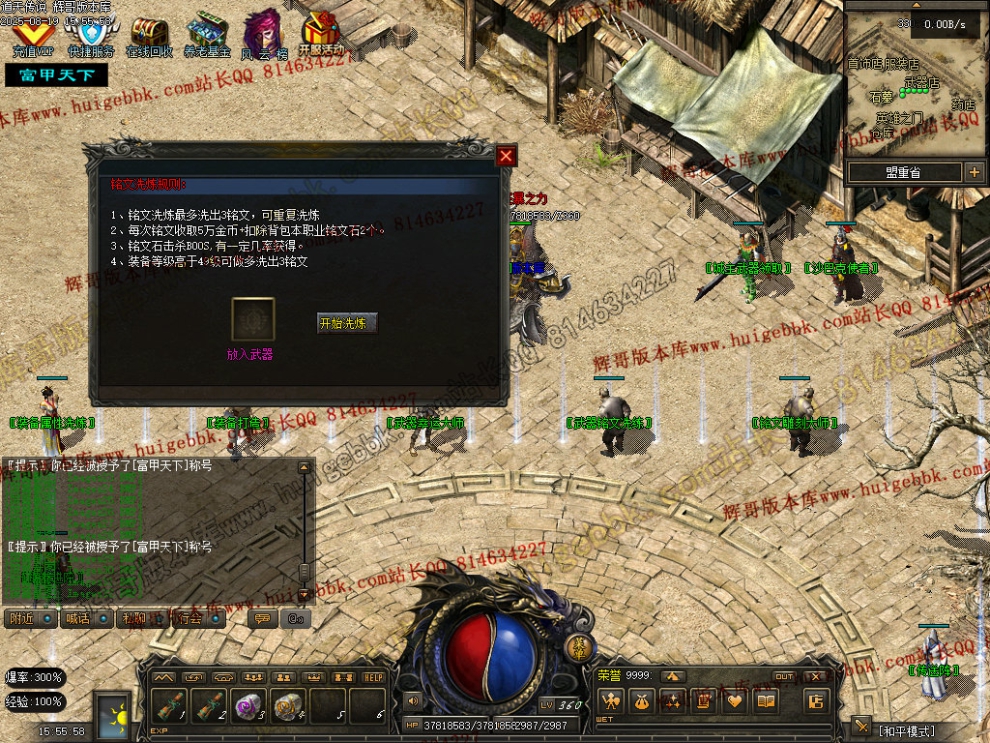Show the 风云榜 leaderboard
This screenshot has width=990, height=743.
263,32
